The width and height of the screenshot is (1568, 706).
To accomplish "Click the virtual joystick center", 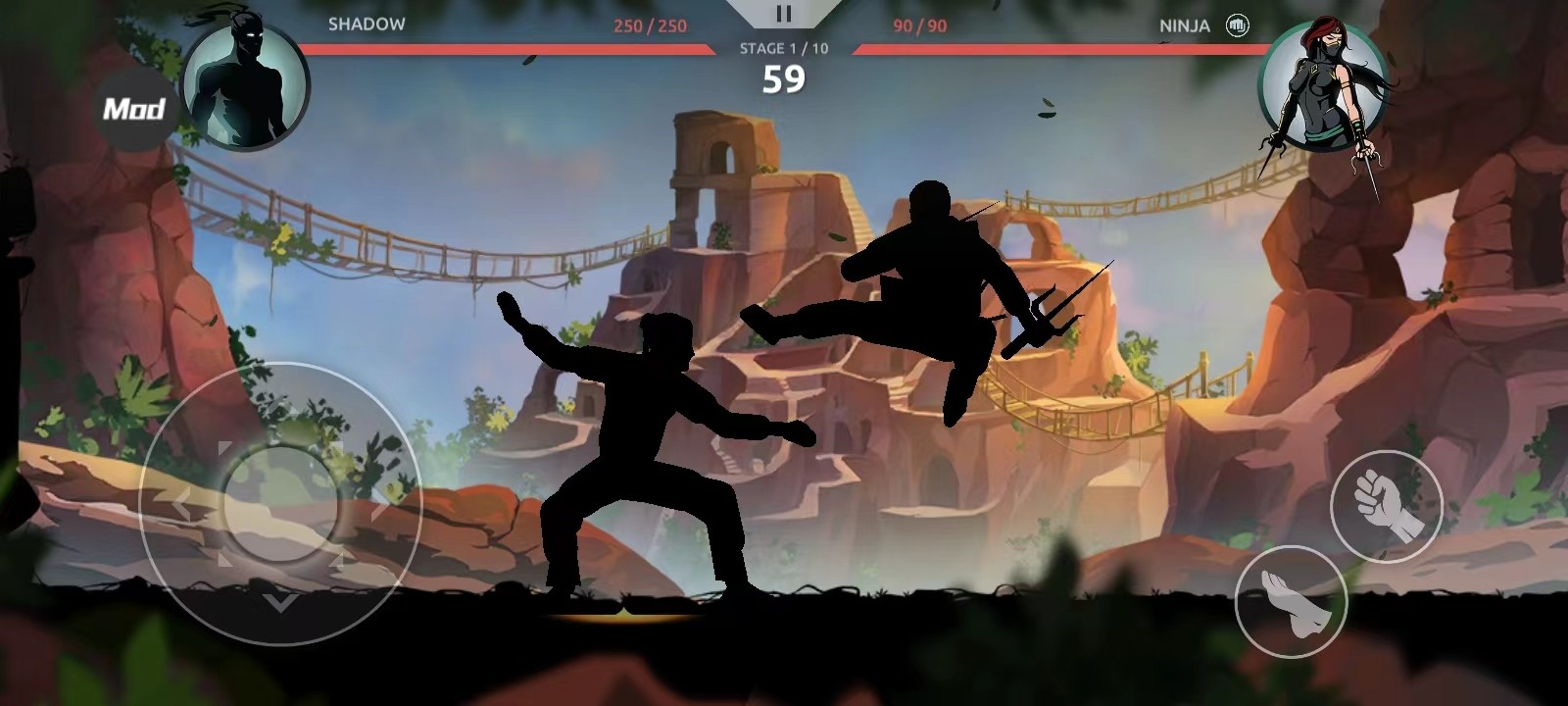I will click(x=281, y=504).
